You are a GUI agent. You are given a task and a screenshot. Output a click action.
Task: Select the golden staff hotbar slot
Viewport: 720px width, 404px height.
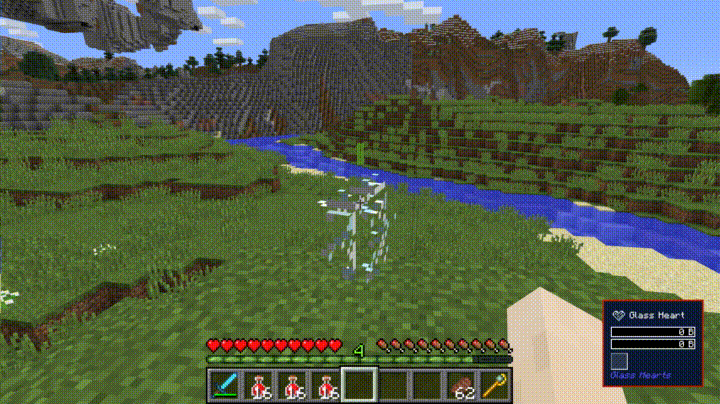point(495,385)
